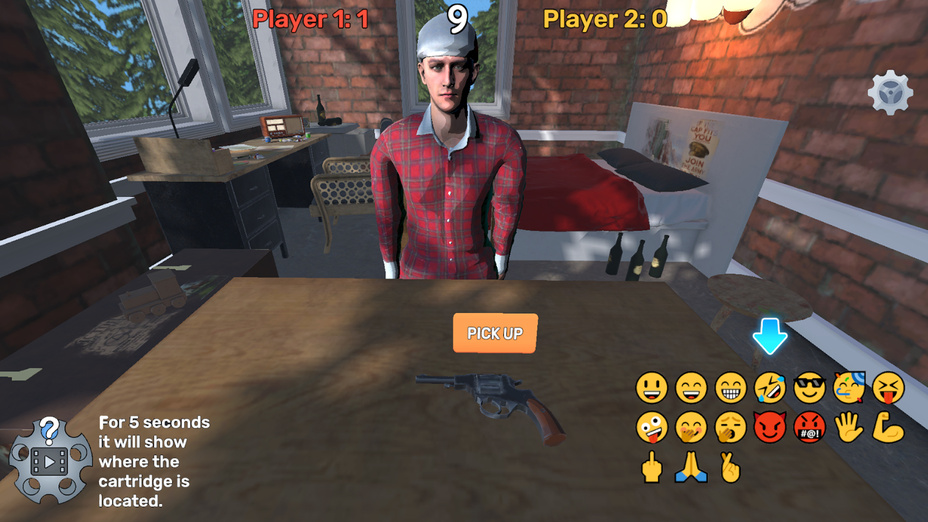Choose the praying hands emoji
Viewport: 928px width, 522px height.
pos(691,467)
